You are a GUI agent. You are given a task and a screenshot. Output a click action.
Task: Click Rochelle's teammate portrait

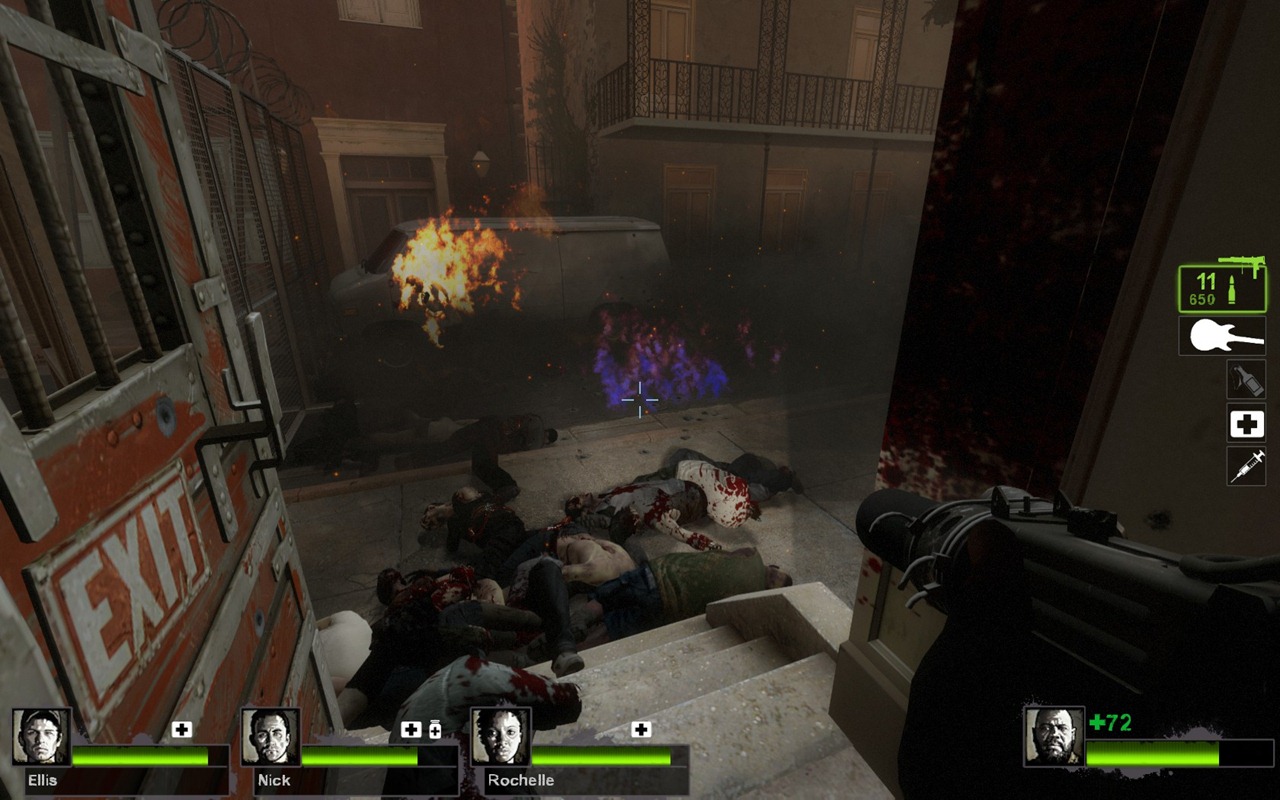[500, 737]
